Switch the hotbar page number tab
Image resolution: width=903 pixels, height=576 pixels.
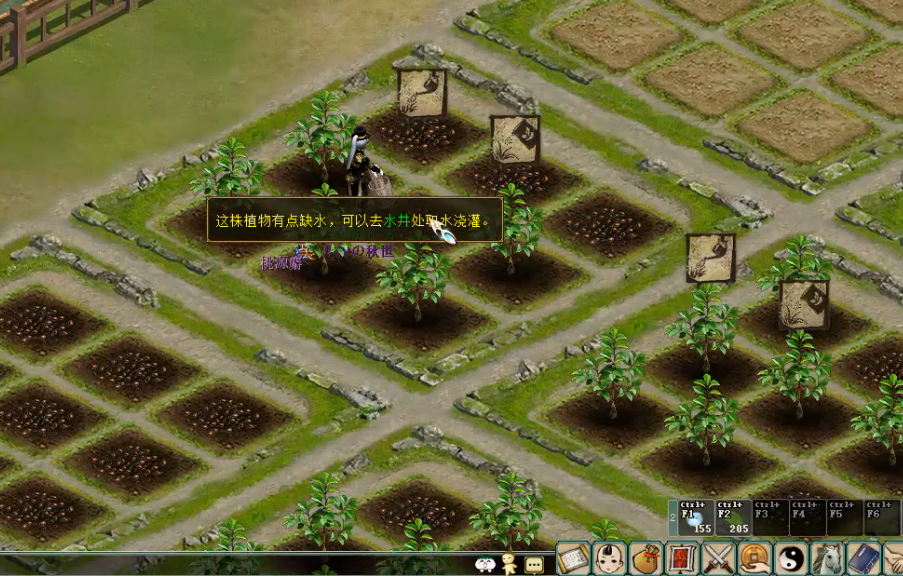pos(672,518)
